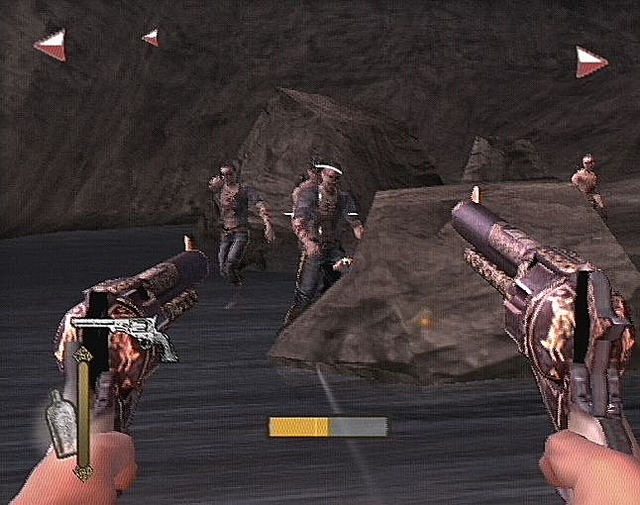Viewport: 640px width, 505px height.
Task: Click the whiskey bottle icon
Action: 62,424
